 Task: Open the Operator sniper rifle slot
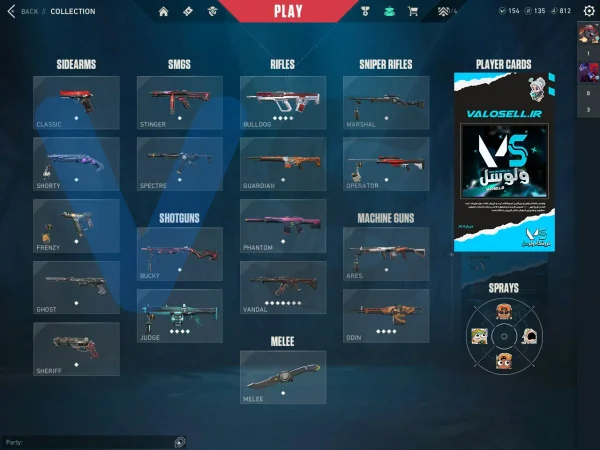pos(386,162)
